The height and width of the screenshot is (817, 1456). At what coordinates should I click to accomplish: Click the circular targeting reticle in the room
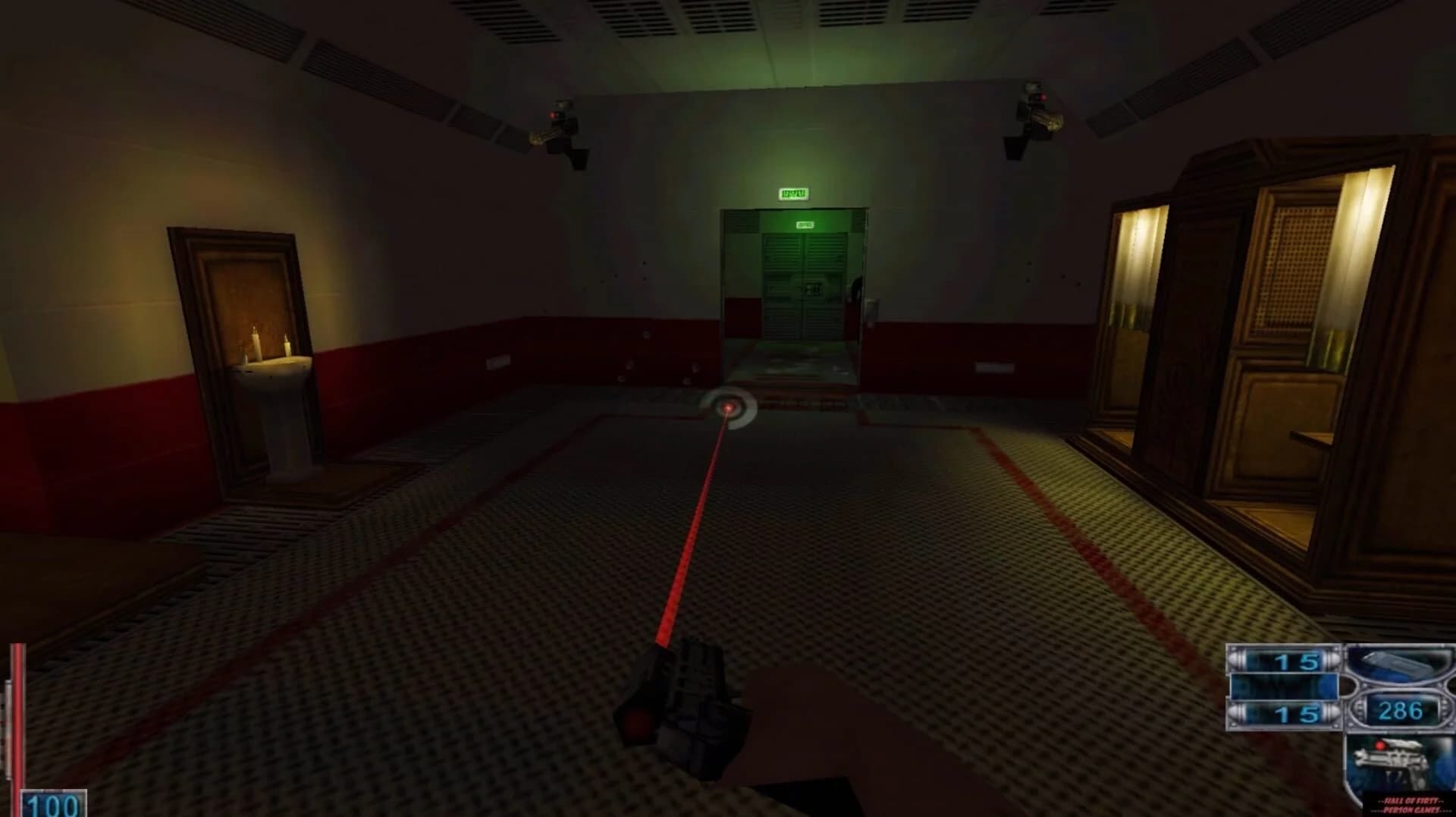pyautogui.click(x=730, y=408)
